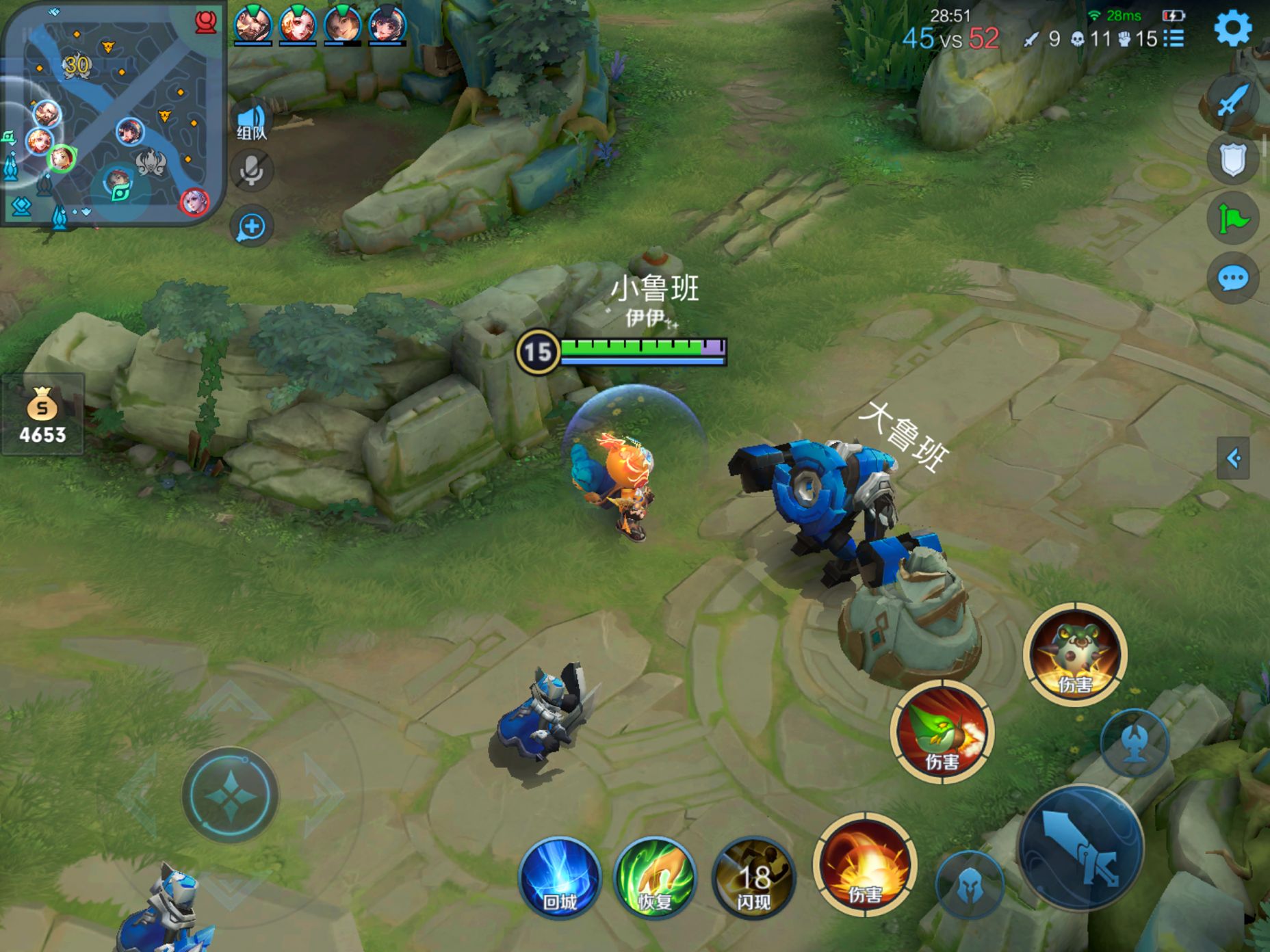Click the minimap

[113, 113]
